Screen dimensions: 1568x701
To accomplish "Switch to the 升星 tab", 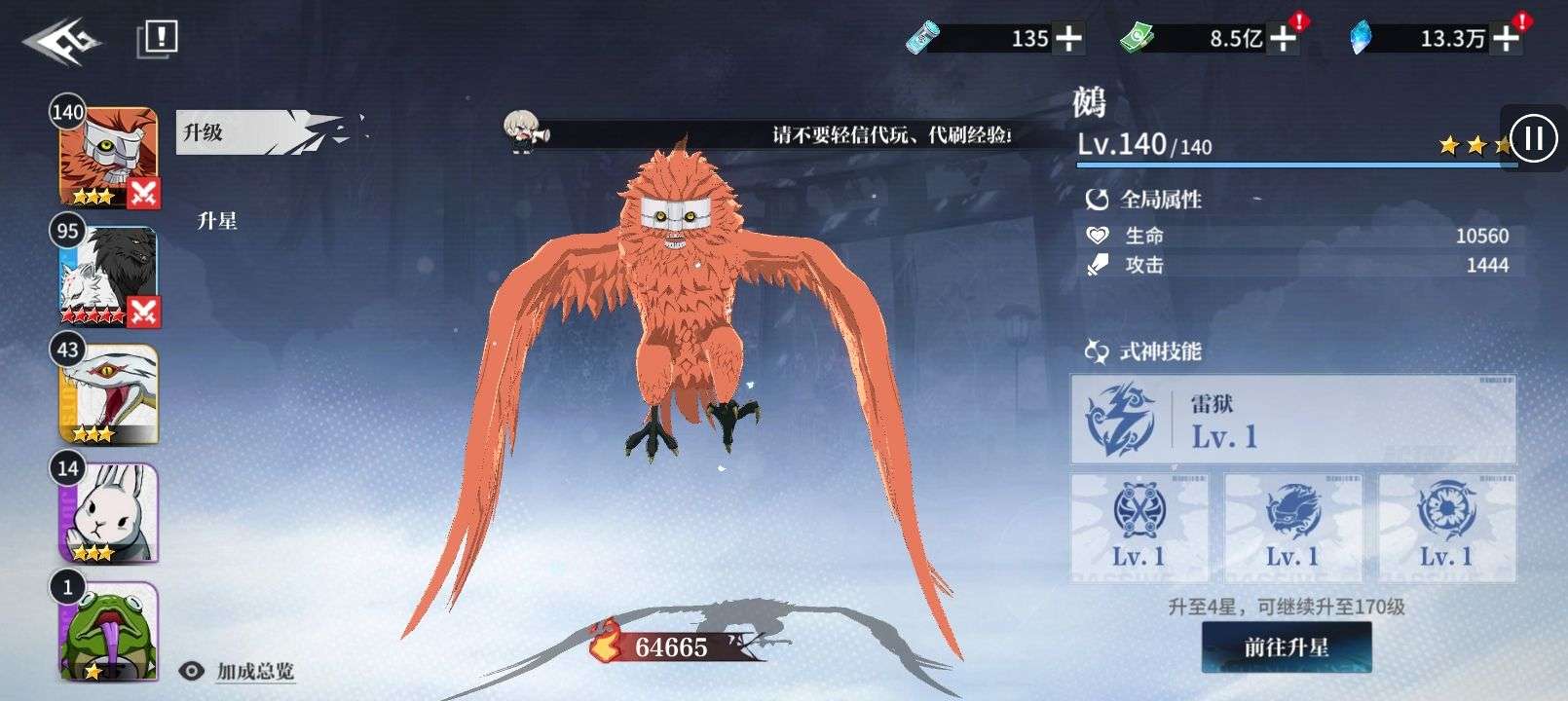I will pyautogui.click(x=217, y=221).
